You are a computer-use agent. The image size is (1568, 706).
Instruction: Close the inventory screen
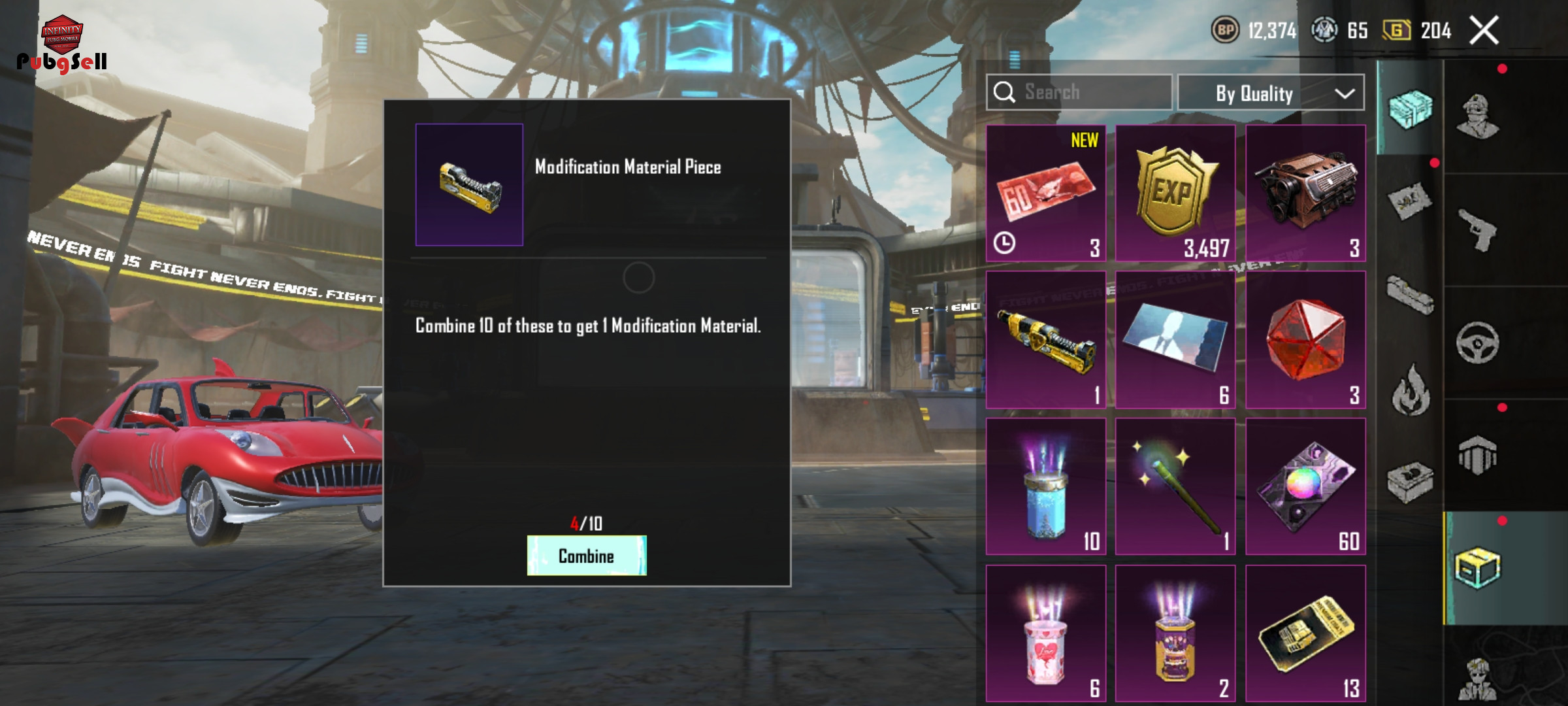[1484, 31]
